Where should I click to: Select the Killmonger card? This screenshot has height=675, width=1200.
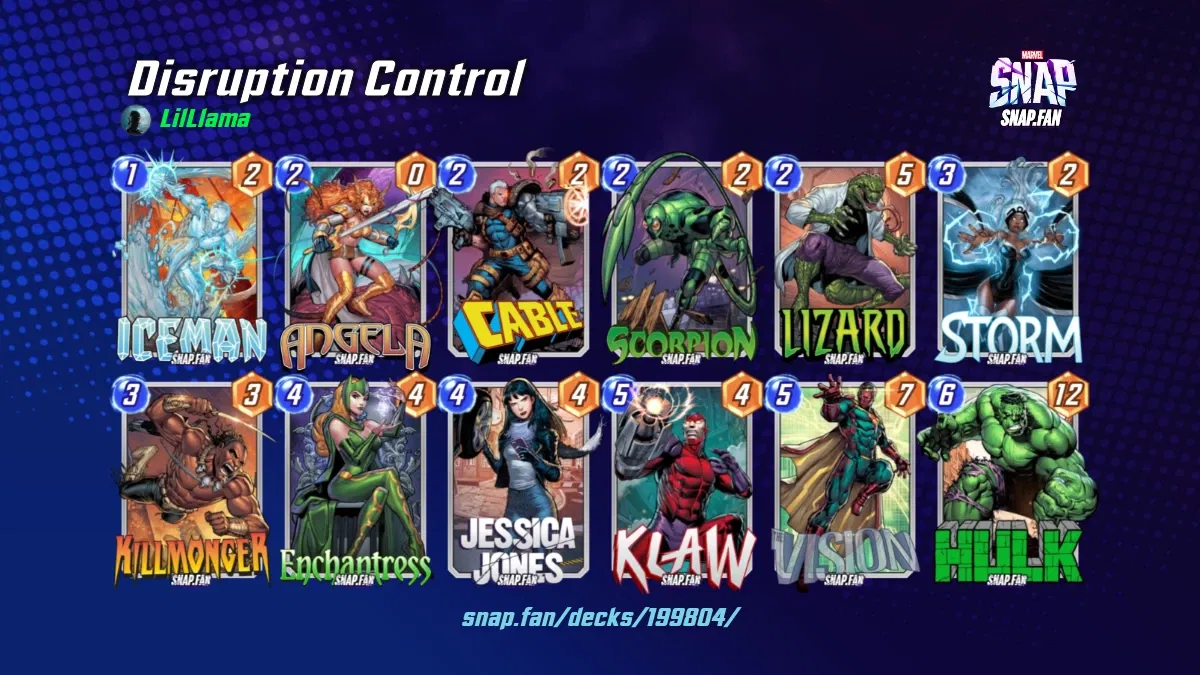coord(191,480)
